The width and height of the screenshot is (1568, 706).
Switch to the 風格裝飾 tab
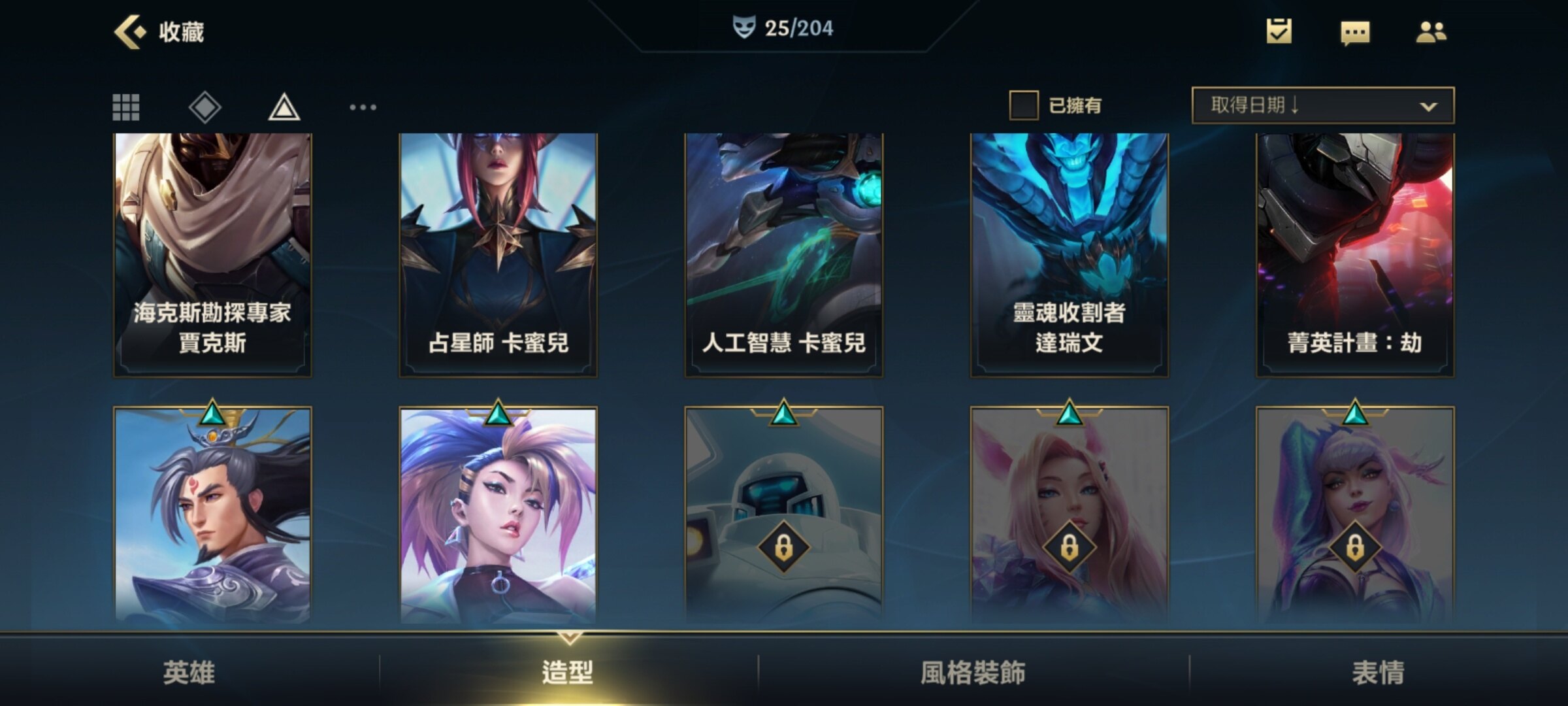pyautogui.click(x=973, y=672)
